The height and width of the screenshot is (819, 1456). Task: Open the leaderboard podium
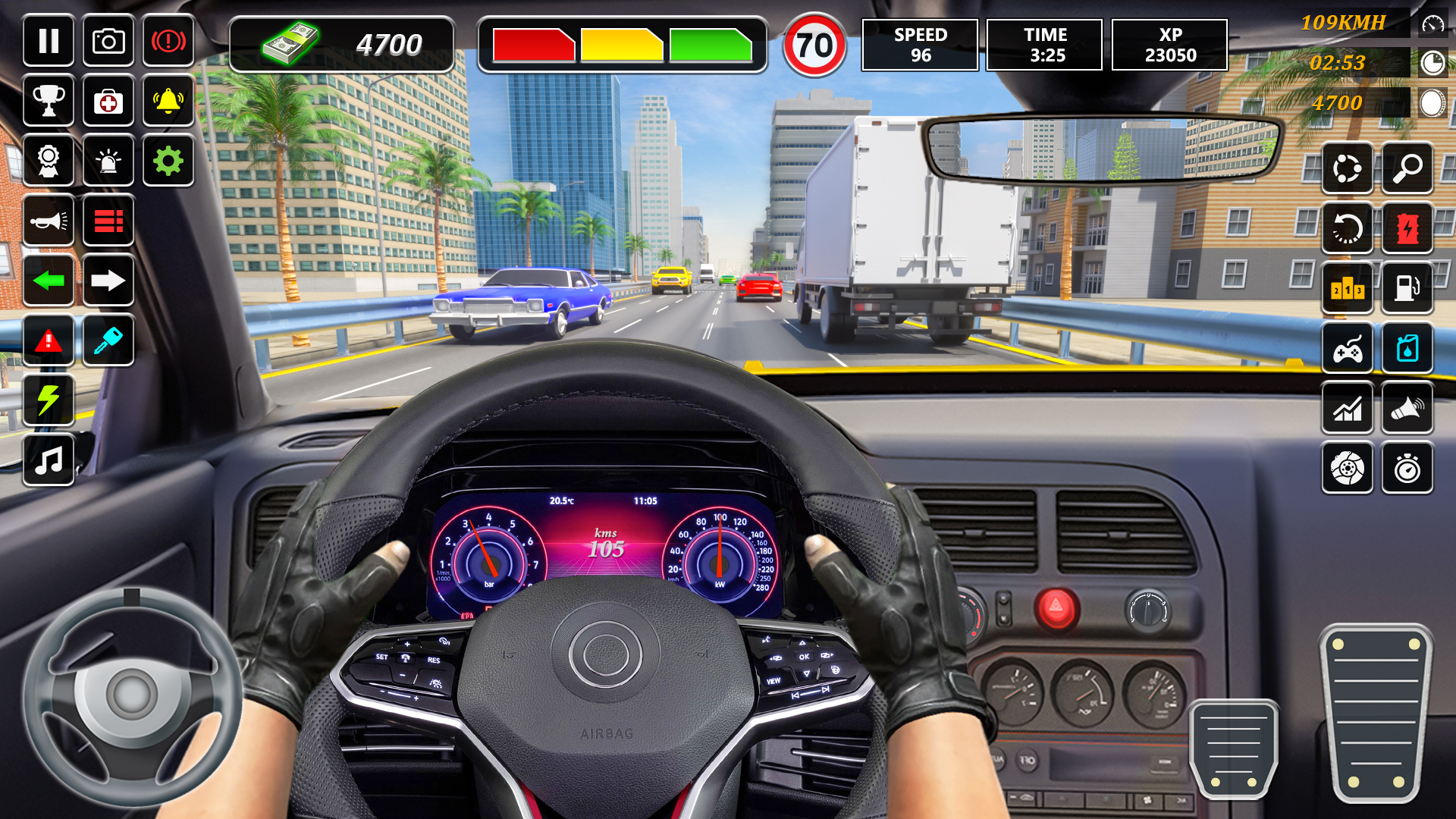point(1348,288)
